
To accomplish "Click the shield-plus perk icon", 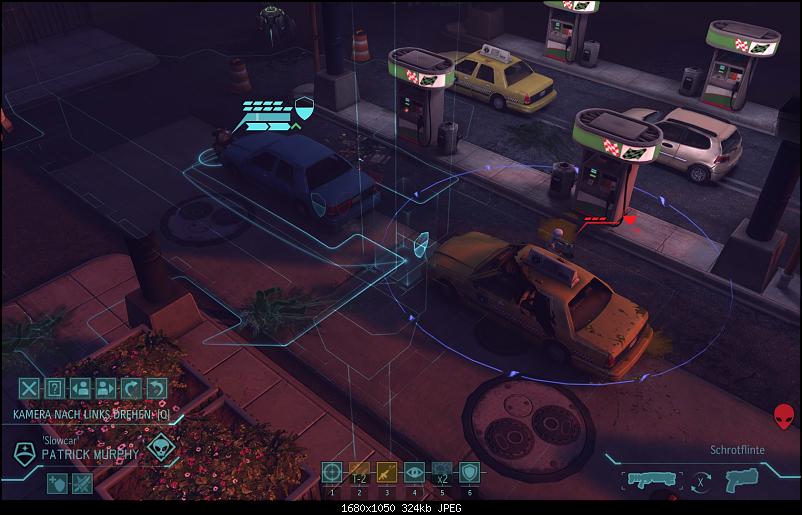I will click(x=56, y=484).
